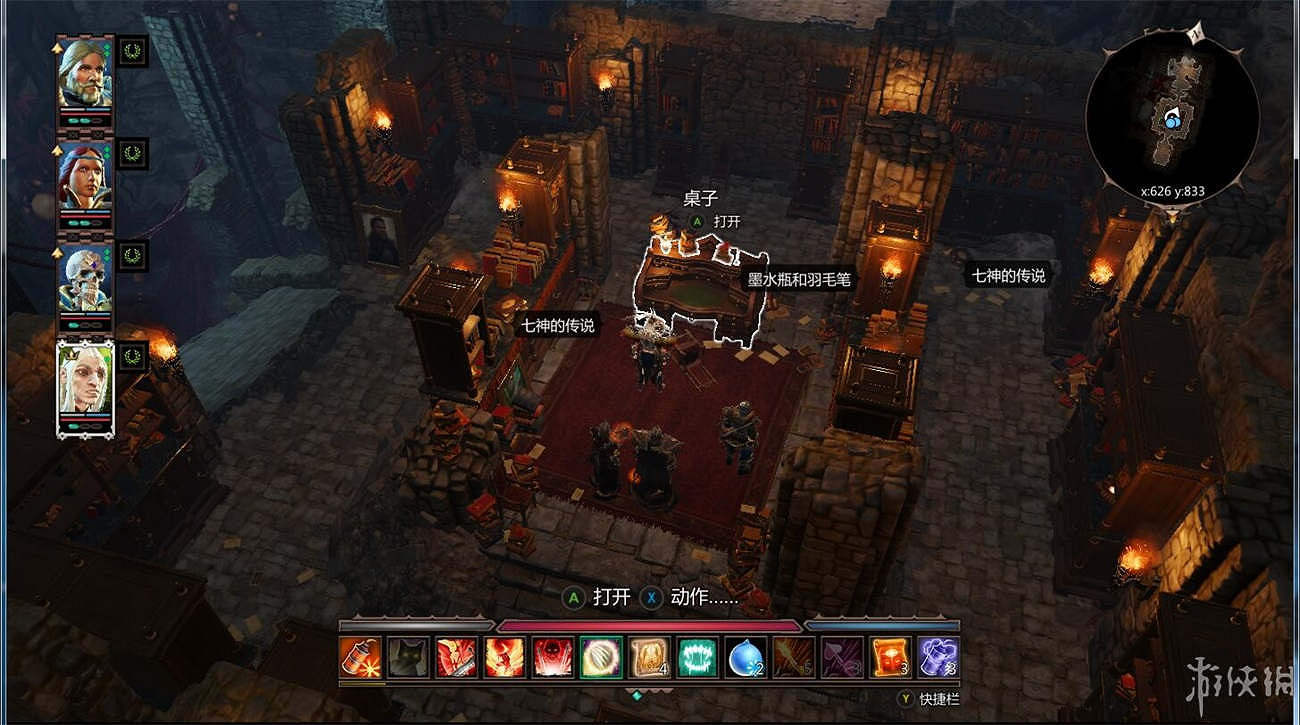Use the orange scroll with count 3
Image resolution: width=1300 pixels, height=725 pixels.
pos(889,656)
